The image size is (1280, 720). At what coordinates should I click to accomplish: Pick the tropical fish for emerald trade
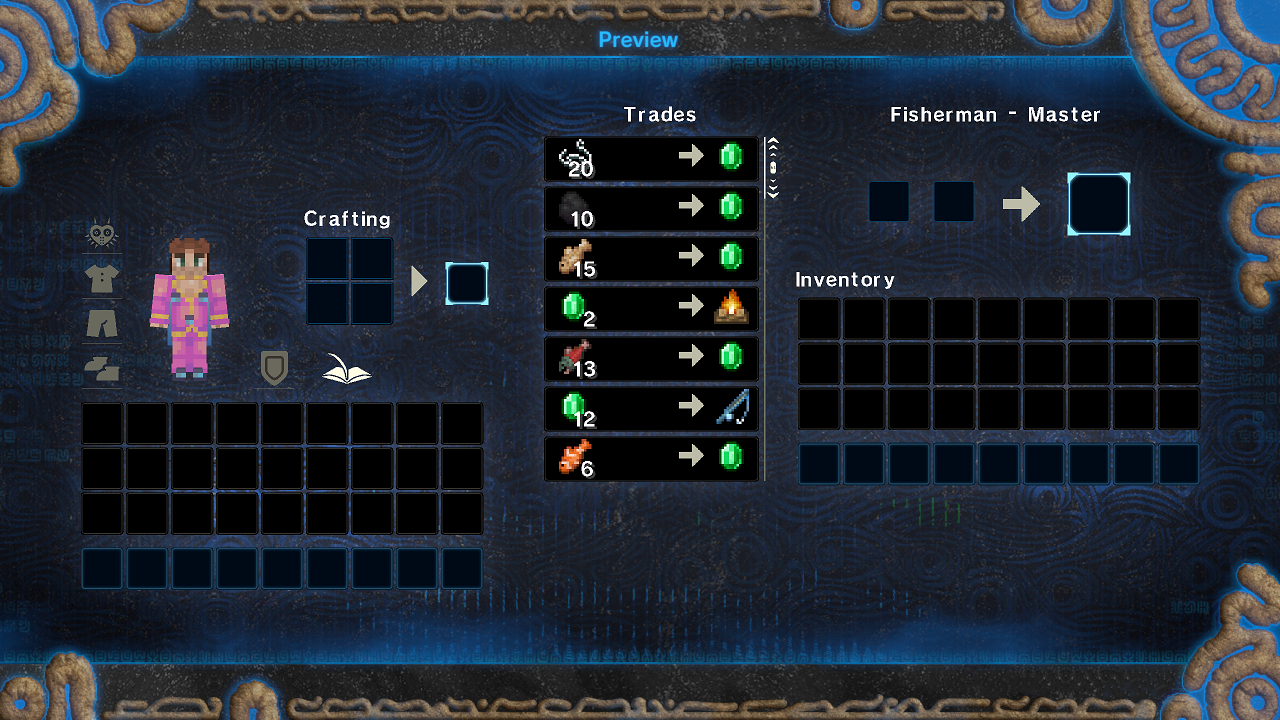(651, 458)
